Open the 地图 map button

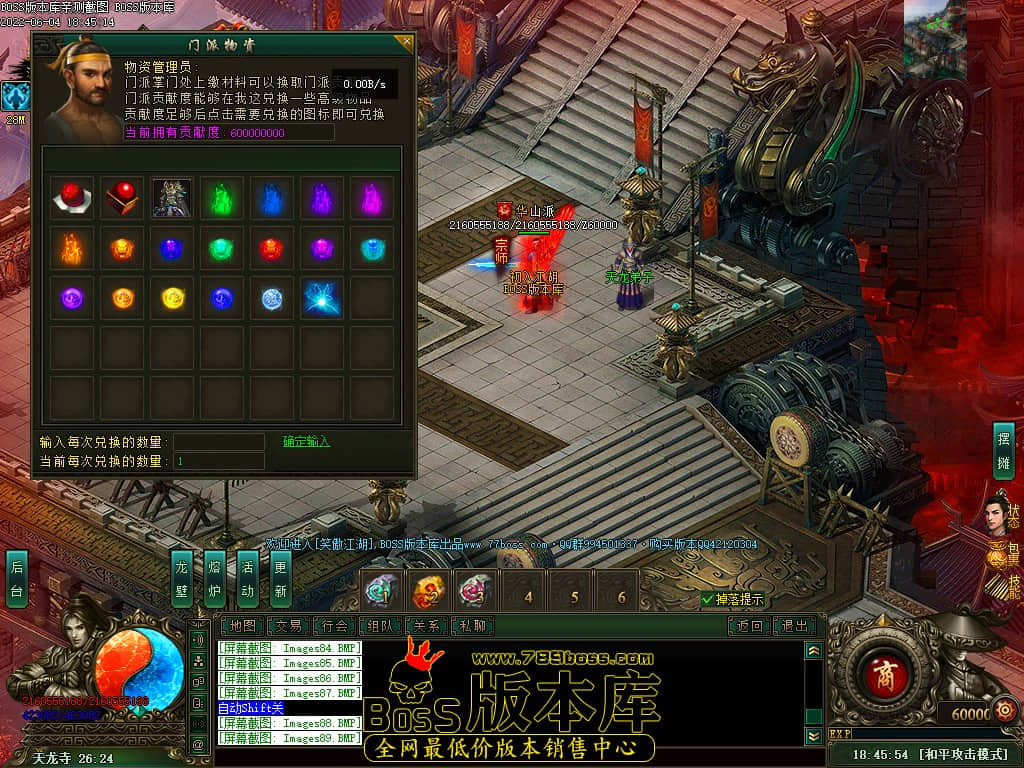[x=241, y=626]
